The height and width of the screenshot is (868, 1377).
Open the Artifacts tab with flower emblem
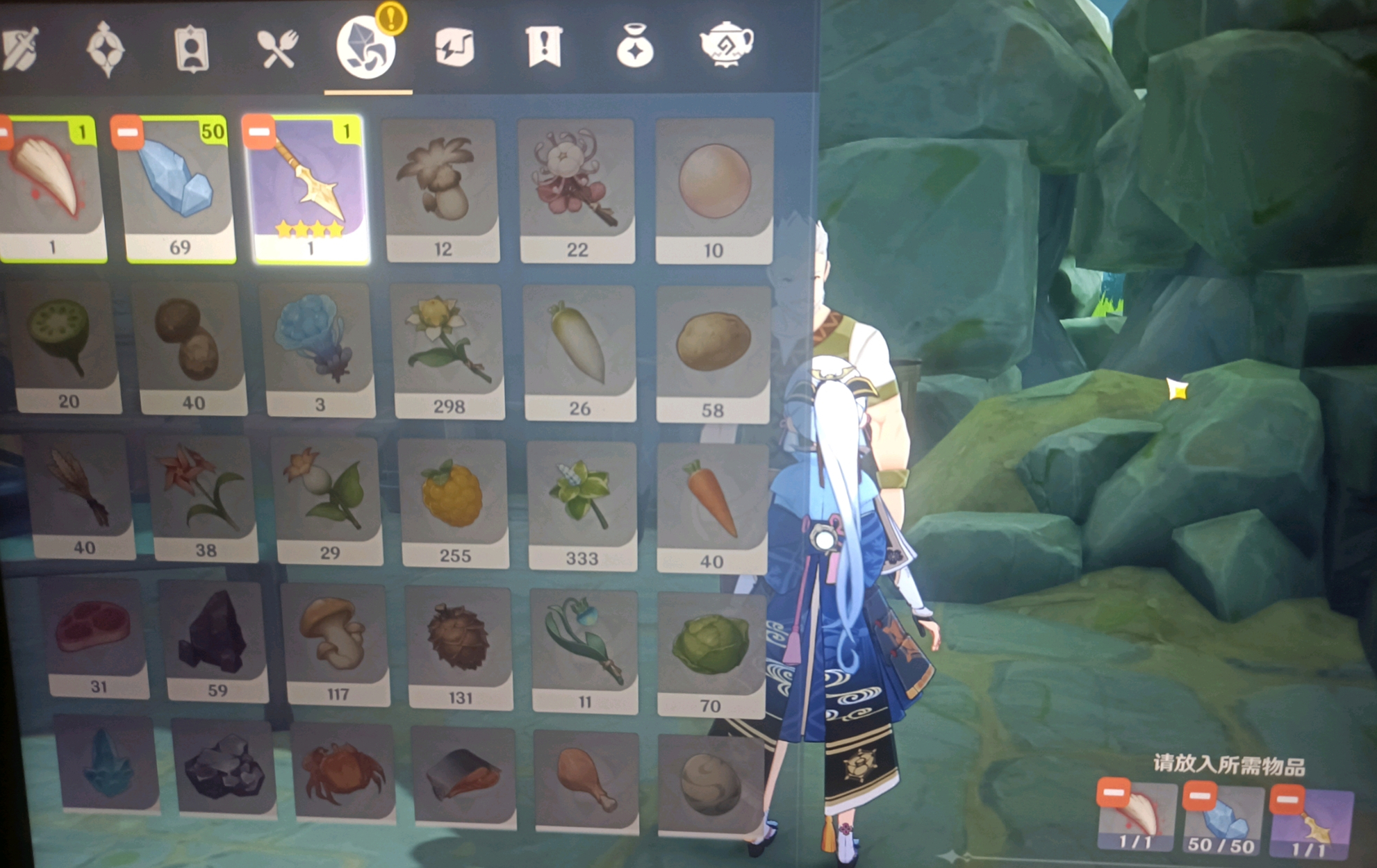click(106, 49)
